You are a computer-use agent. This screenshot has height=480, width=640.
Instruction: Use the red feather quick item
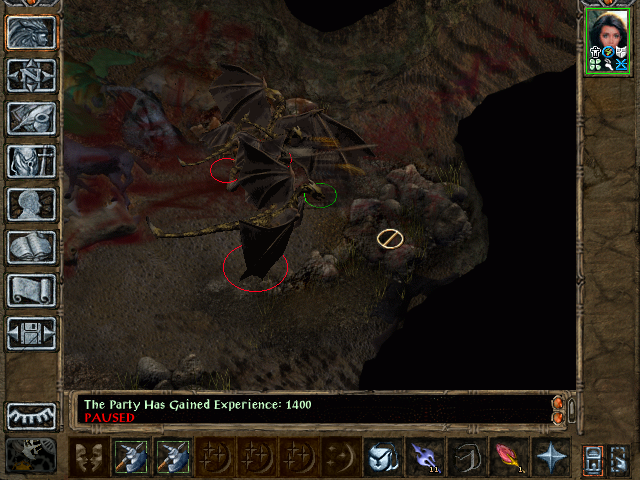(508, 457)
